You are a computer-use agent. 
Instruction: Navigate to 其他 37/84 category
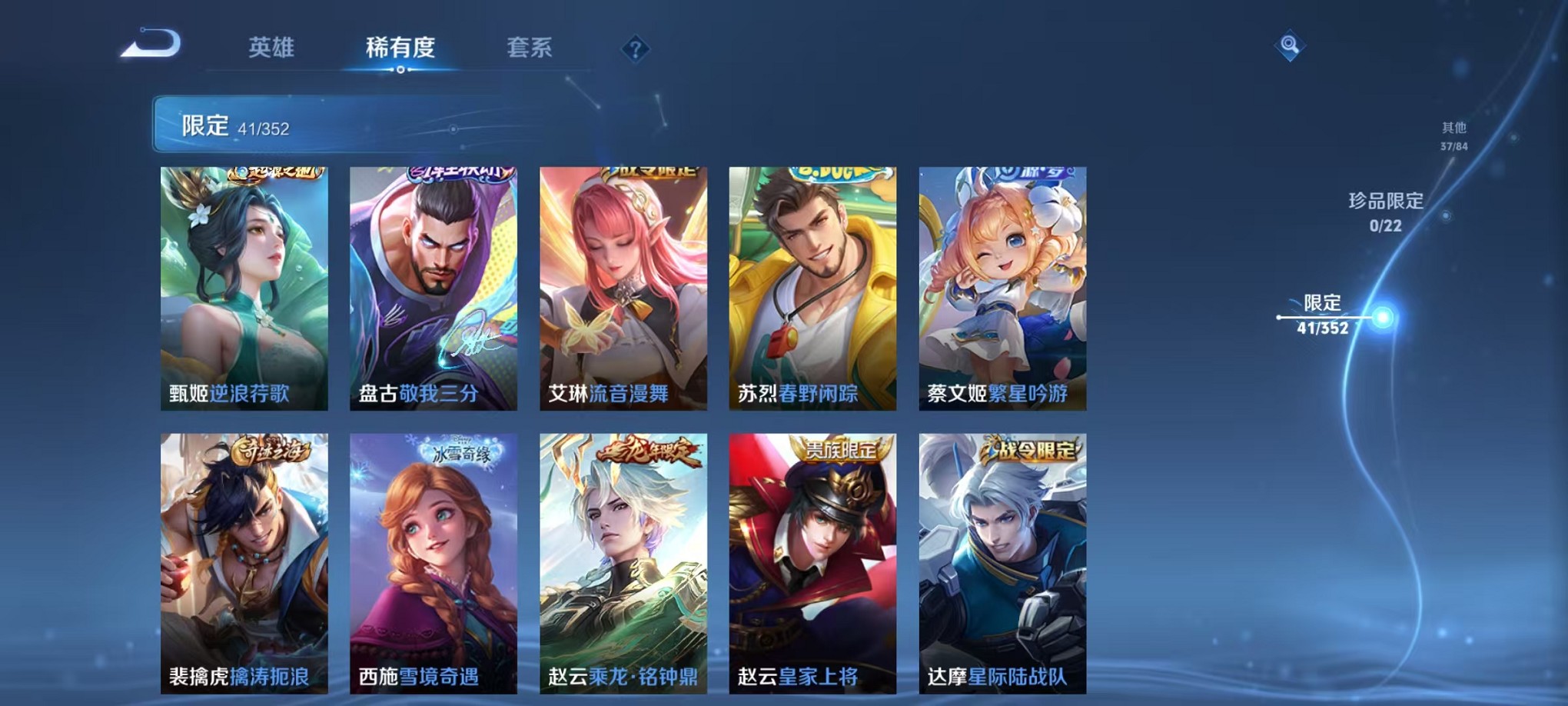click(x=1455, y=138)
